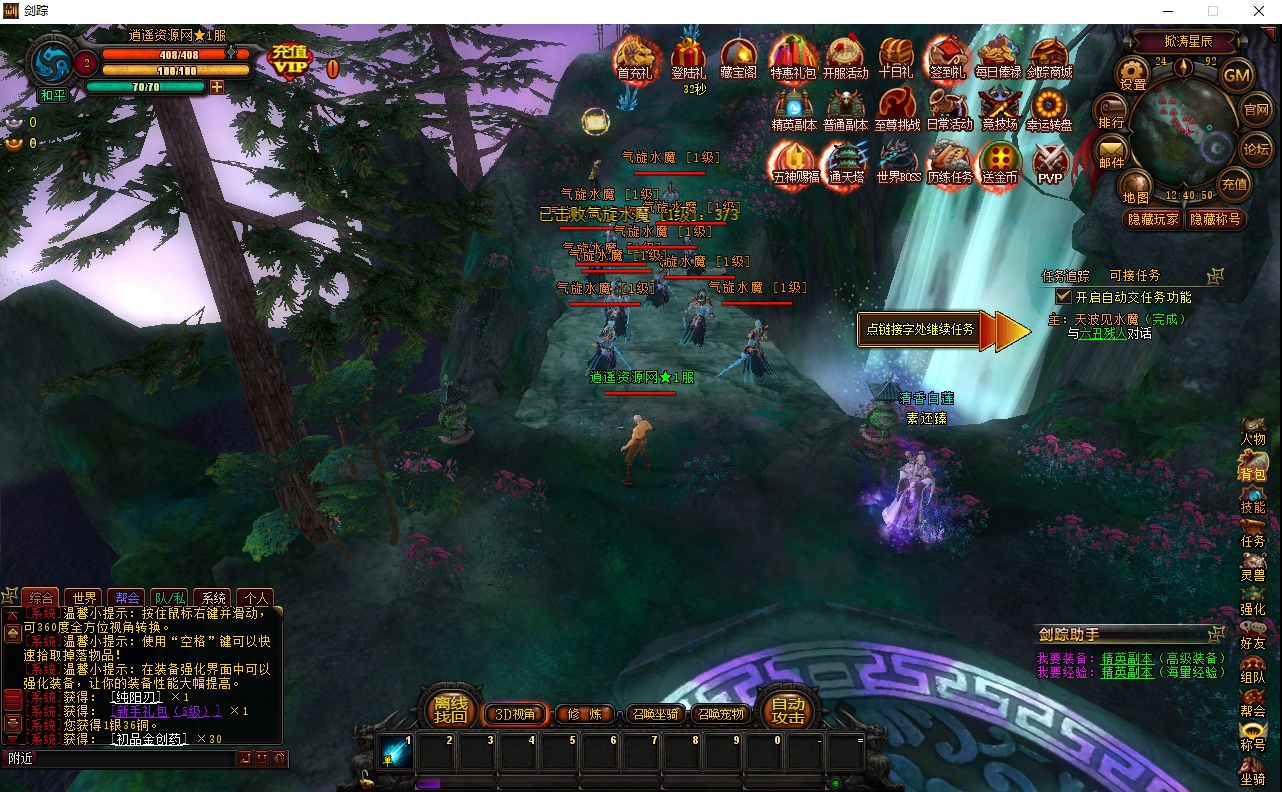Toggle the 隐藏称号 hide titles button
The image size is (1282, 792).
point(1214,219)
